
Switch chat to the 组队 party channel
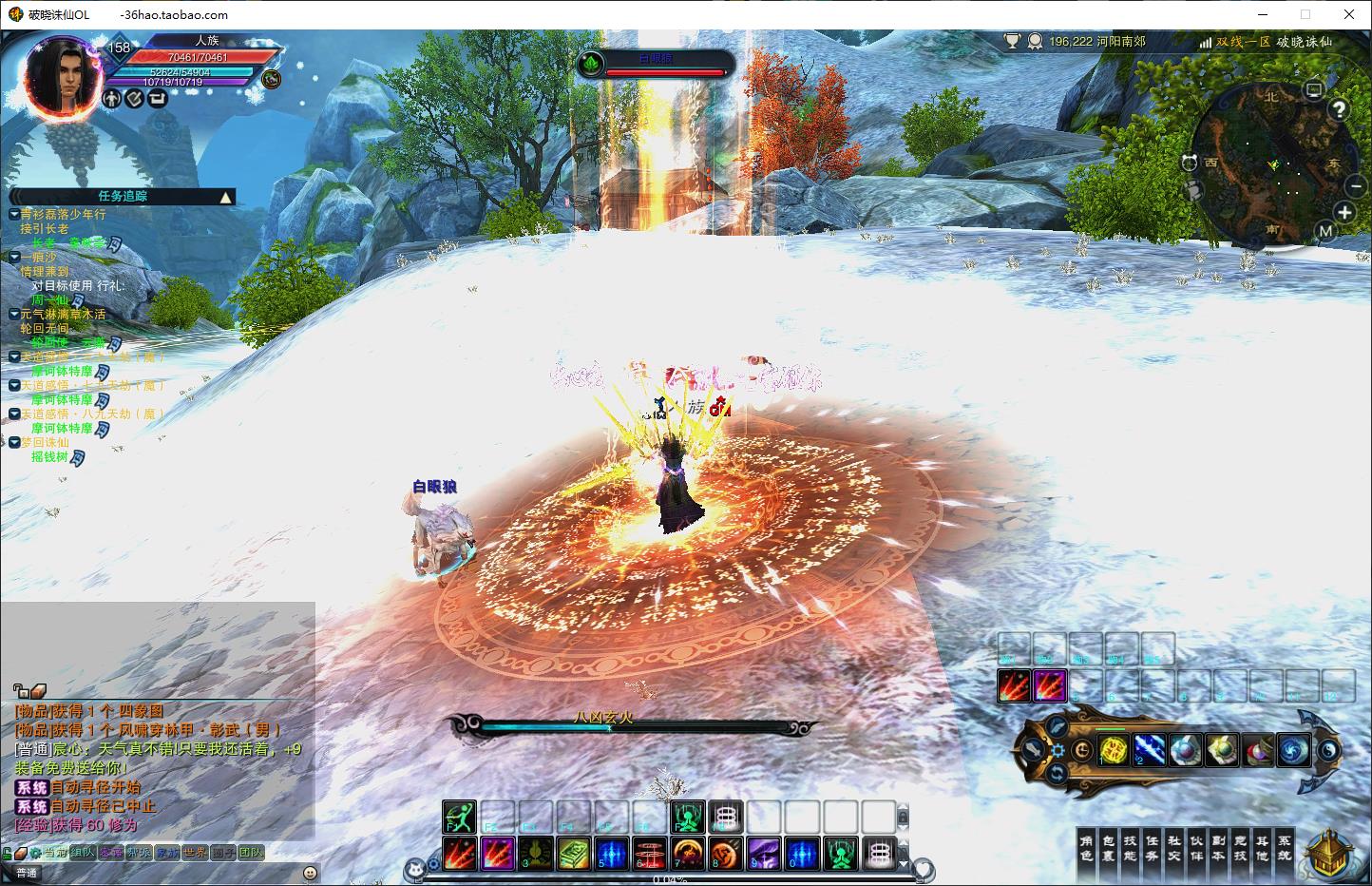click(83, 853)
